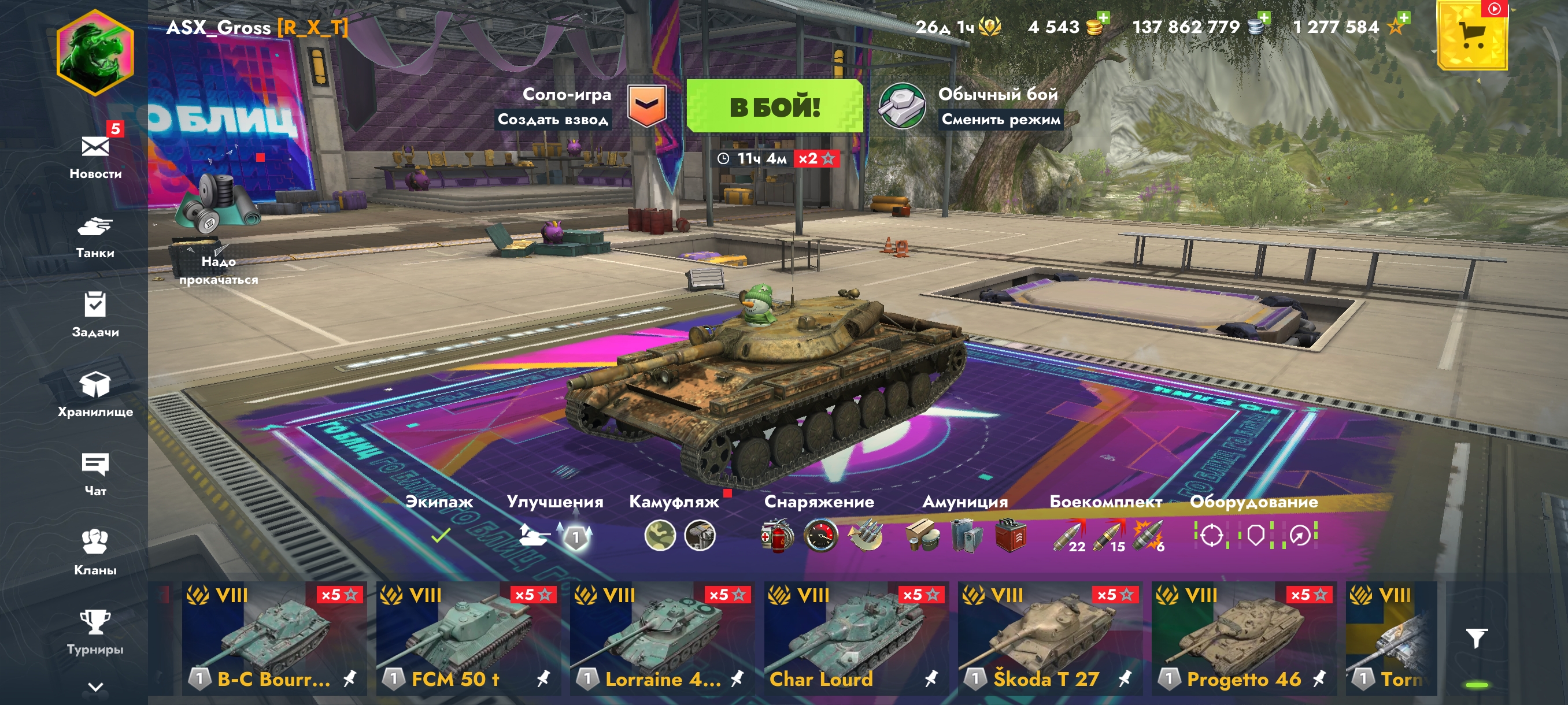The height and width of the screenshot is (705, 1568).
Task: Open the player avatar profile
Action: tap(95, 53)
